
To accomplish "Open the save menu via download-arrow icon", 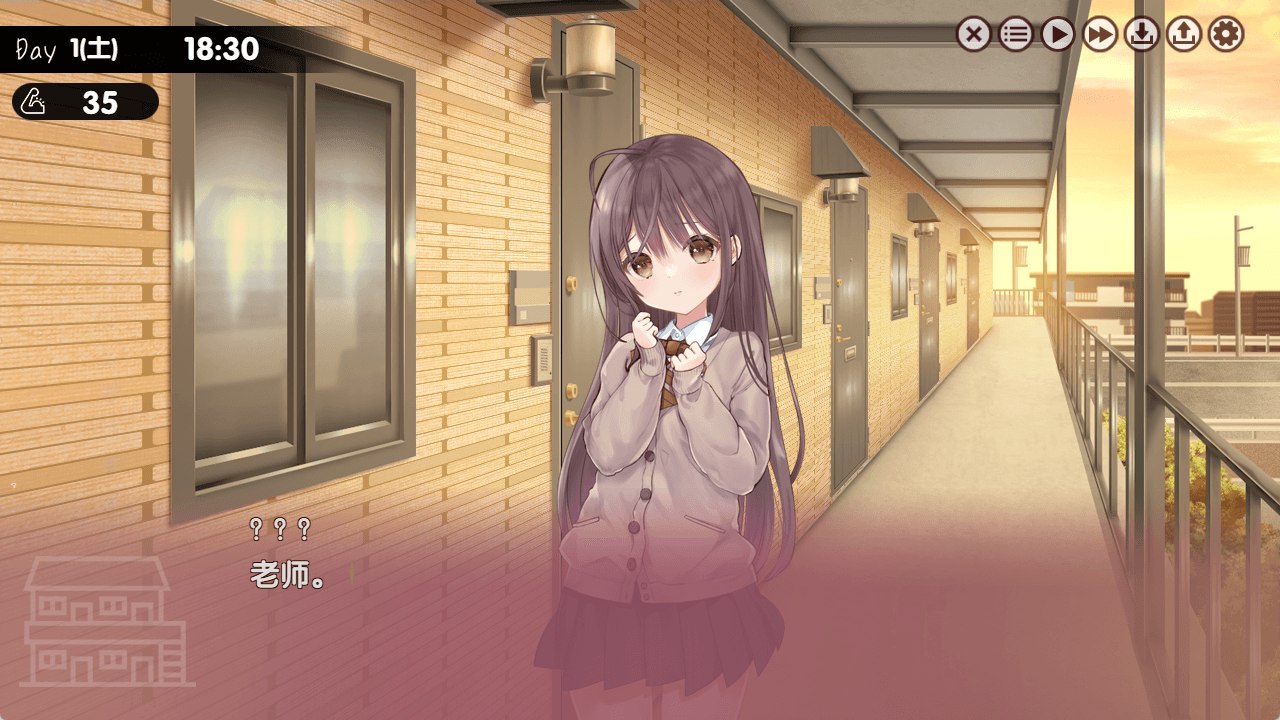I will [1142, 35].
